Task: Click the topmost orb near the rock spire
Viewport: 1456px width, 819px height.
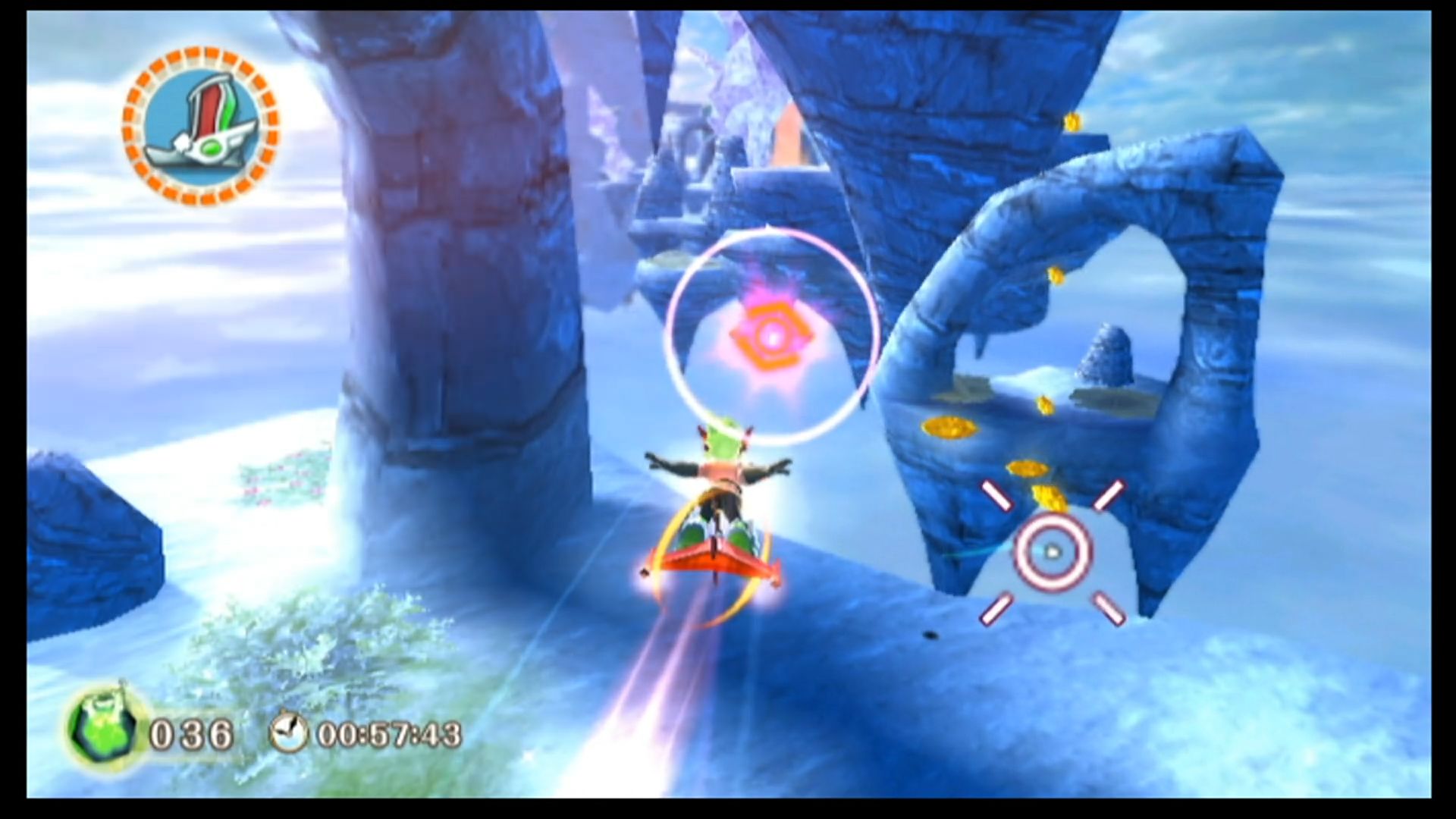Action: coord(1072,121)
